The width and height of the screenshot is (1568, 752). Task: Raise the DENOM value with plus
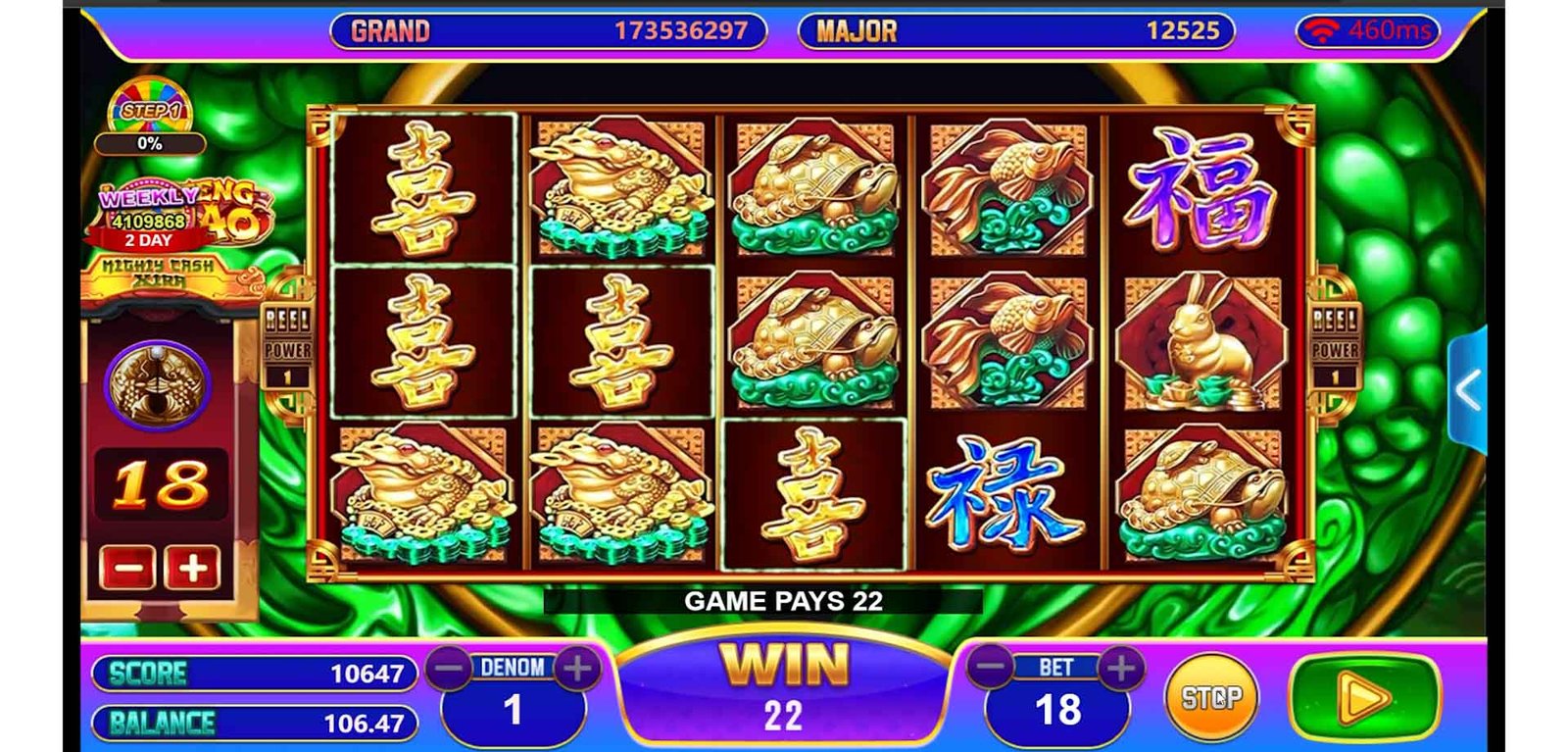click(x=577, y=669)
